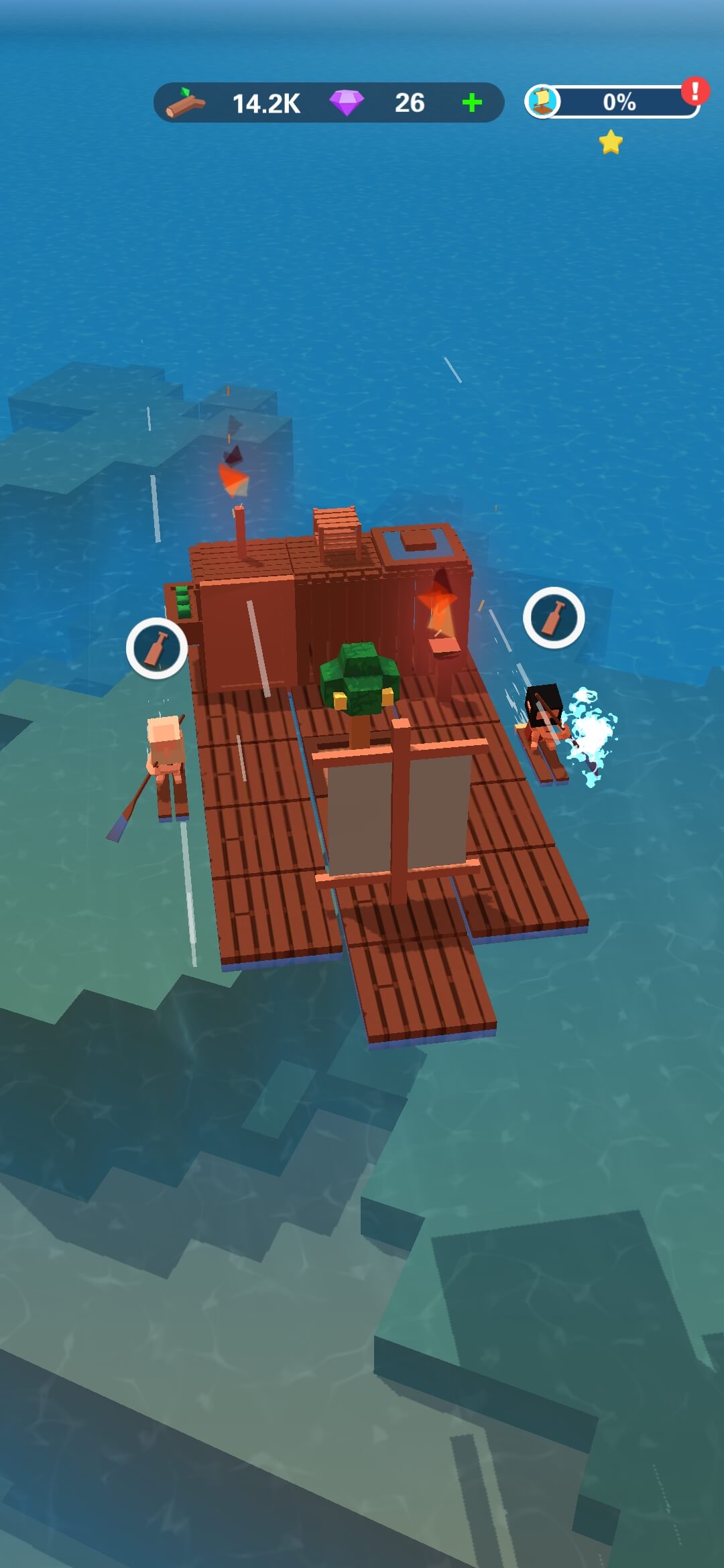
Task: Tap the oar bubble above the dark-haired rower
Action: coord(554,617)
